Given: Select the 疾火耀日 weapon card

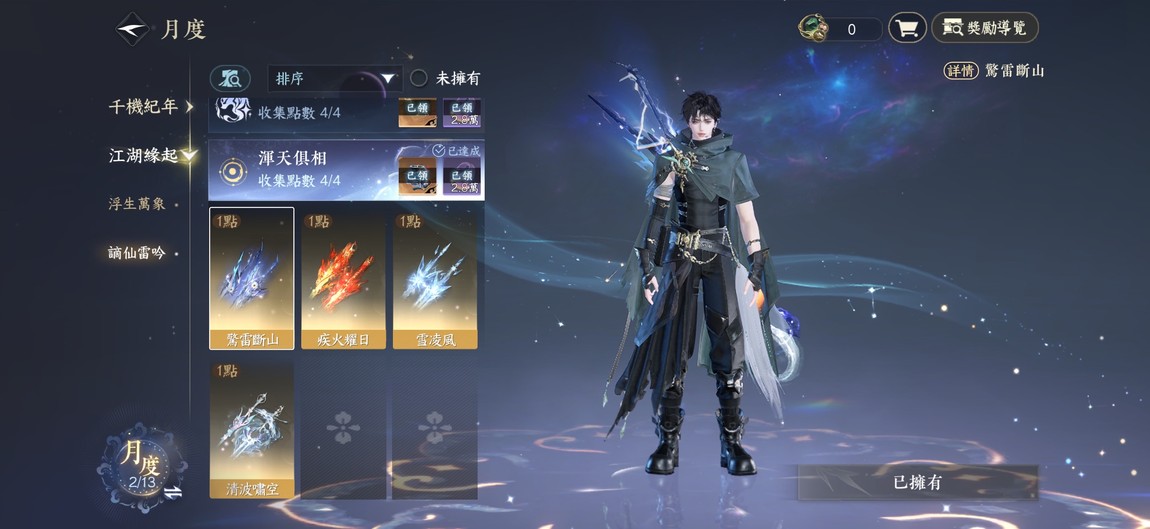Looking at the screenshot, I should tap(343, 278).
